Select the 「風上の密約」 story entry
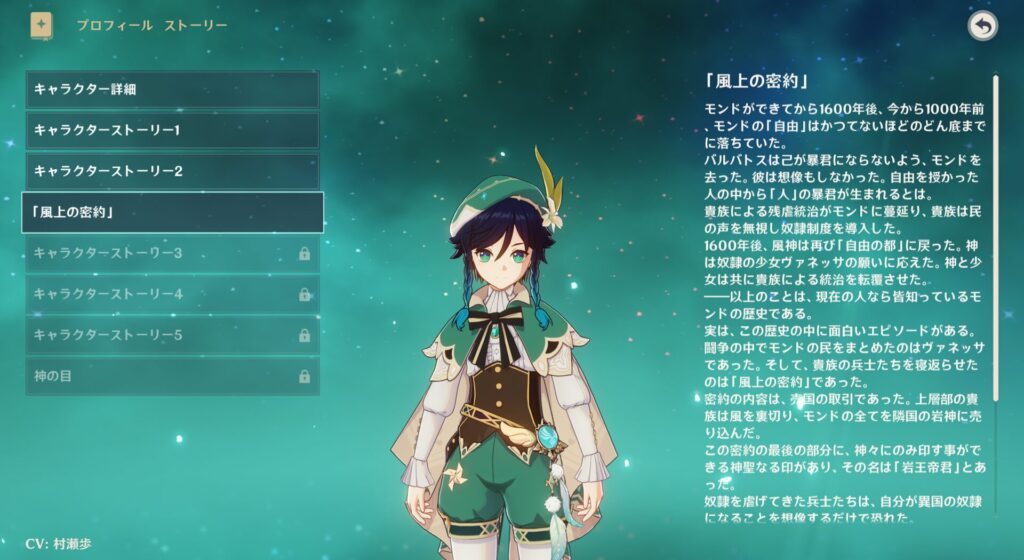The width and height of the screenshot is (1024, 560). coord(172,212)
